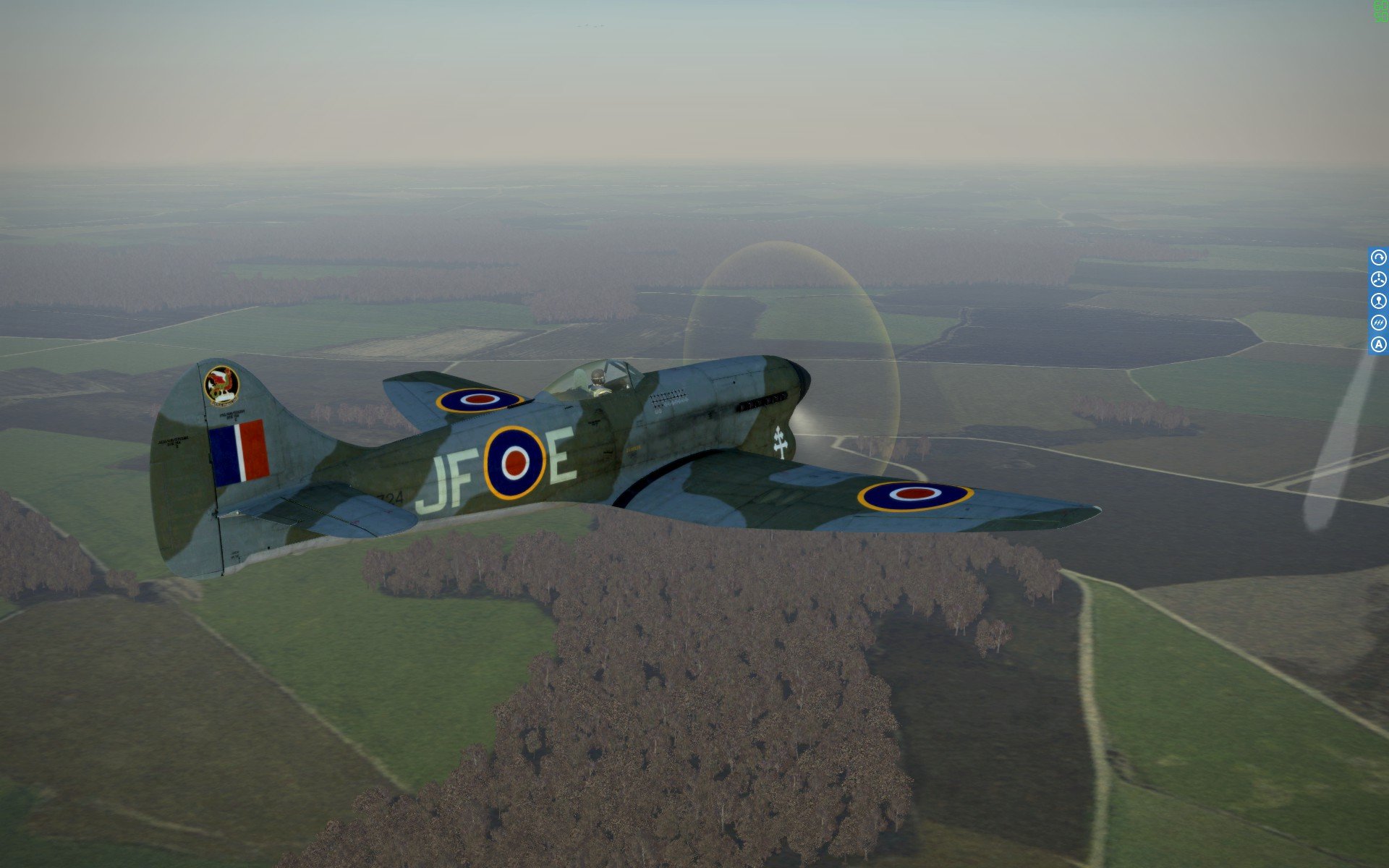Select the three-blade propeller icon

coord(1378,279)
